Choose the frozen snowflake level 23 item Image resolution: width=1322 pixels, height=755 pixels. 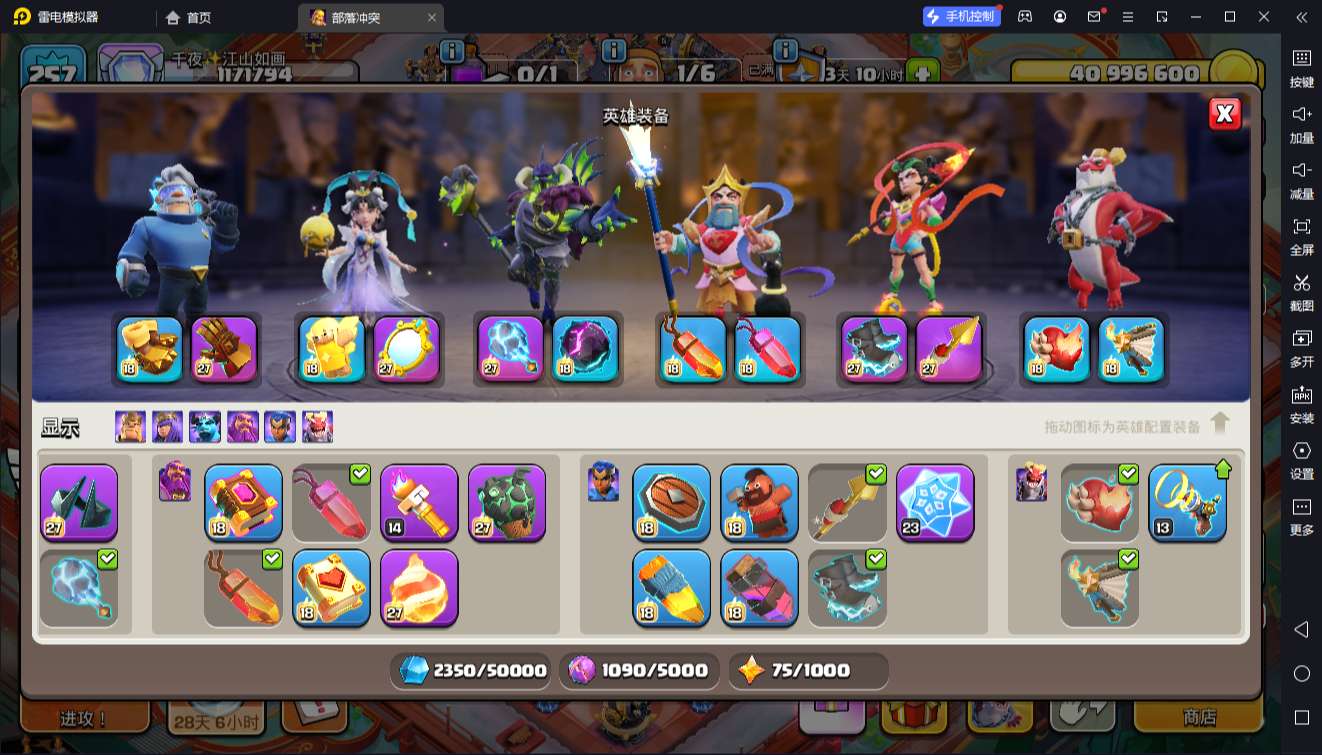(935, 502)
